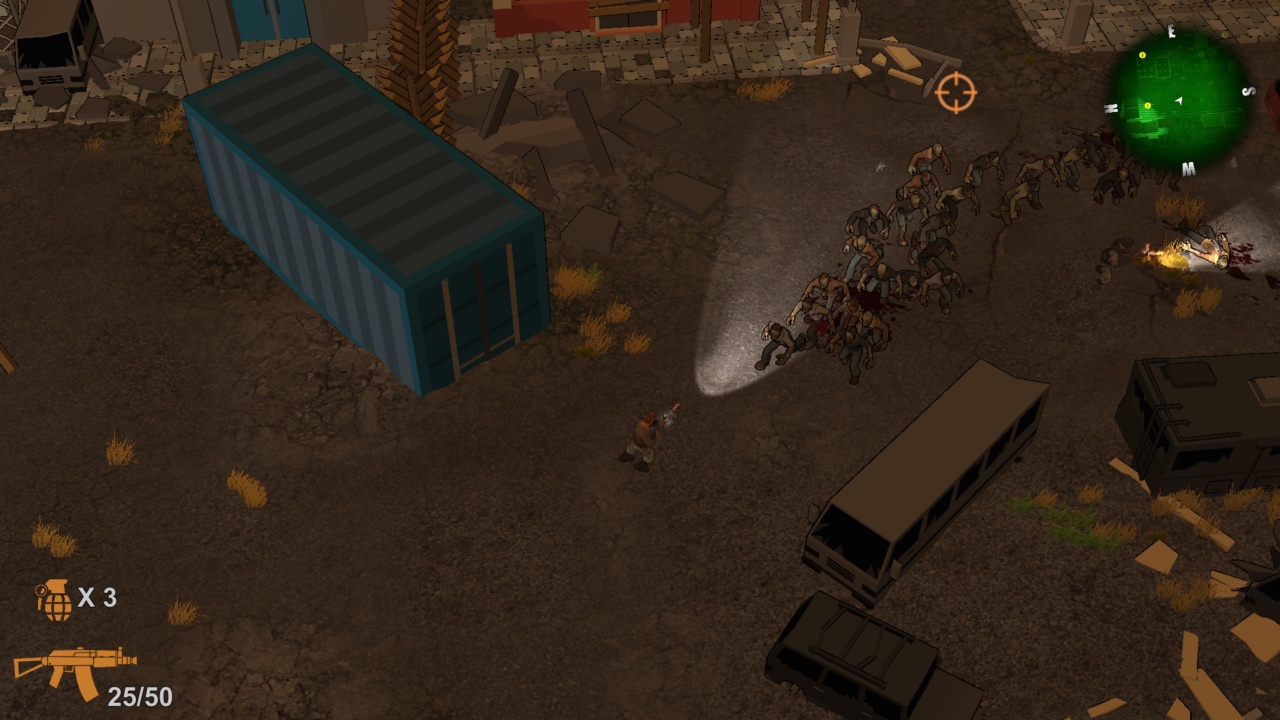Click the orange crosshair reticle
Image resolution: width=1280 pixels, height=720 pixels.
[x=957, y=94]
